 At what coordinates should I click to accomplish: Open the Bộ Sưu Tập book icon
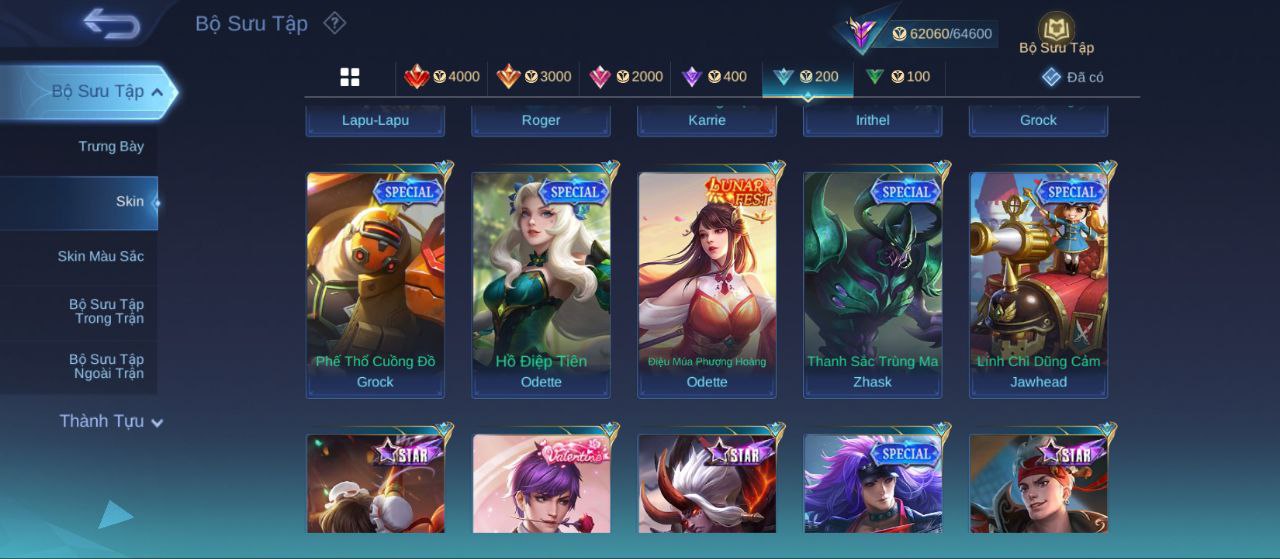(x=1056, y=33)
